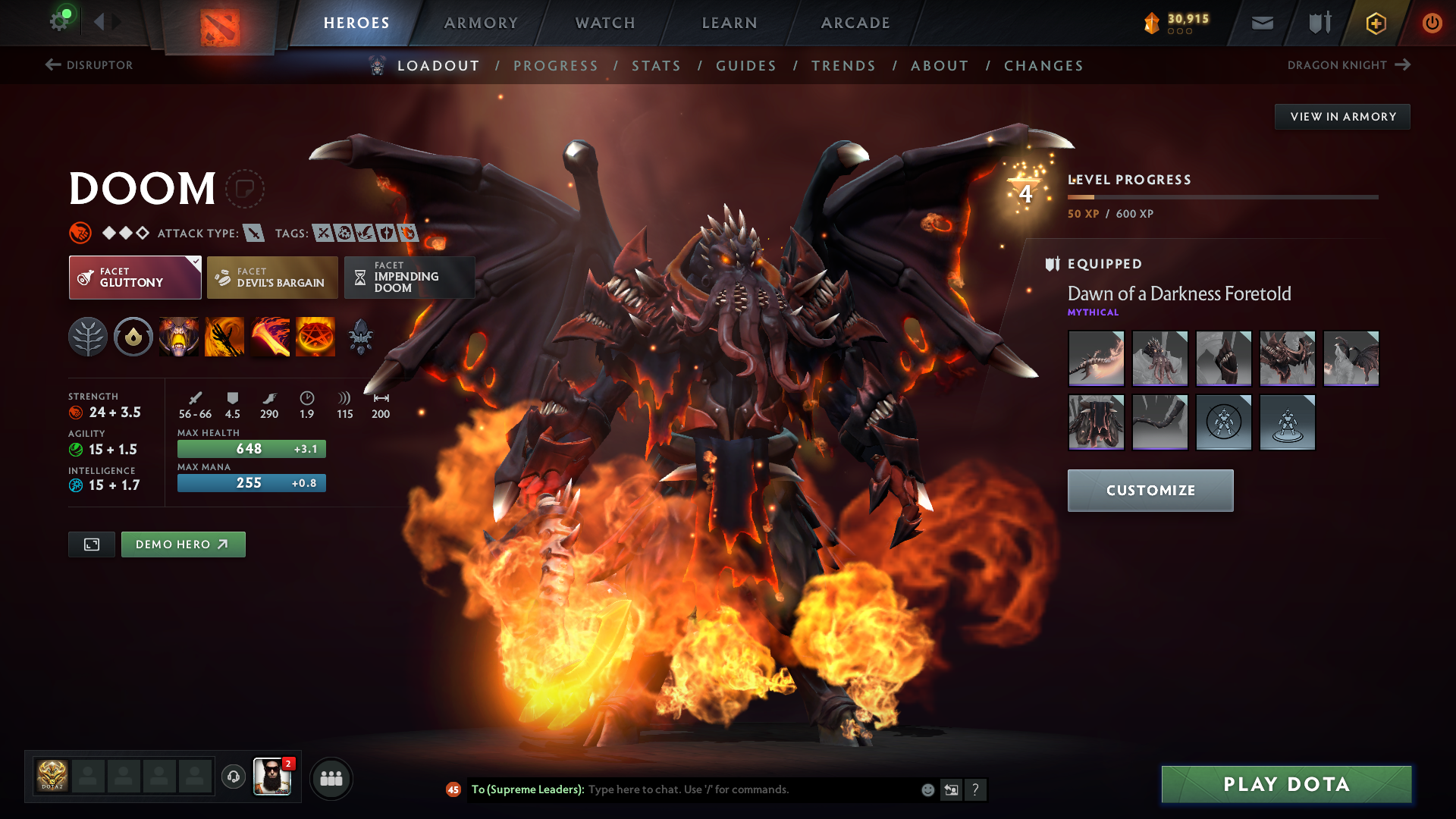Switch to the Watch tab
Screen dimensions: 1456x819
[x=605, y=23]
